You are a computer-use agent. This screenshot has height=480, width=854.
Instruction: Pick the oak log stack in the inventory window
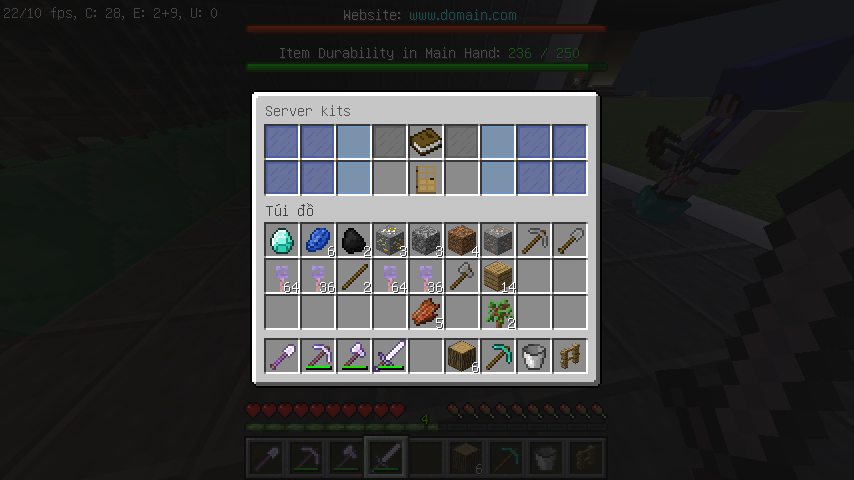point(462,355)
